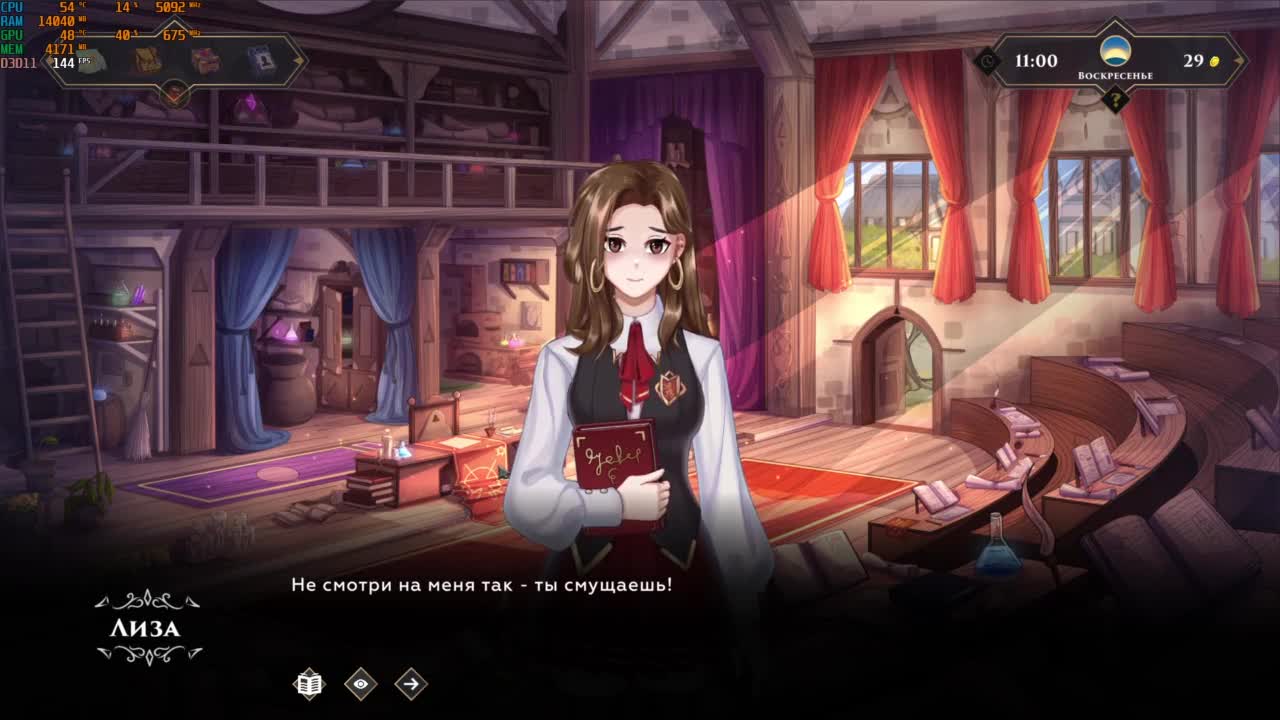Click the clock icon beside the time
The height and width of the screenshot is (720, 1280).
pyautogui.click(x=988, y=61)
